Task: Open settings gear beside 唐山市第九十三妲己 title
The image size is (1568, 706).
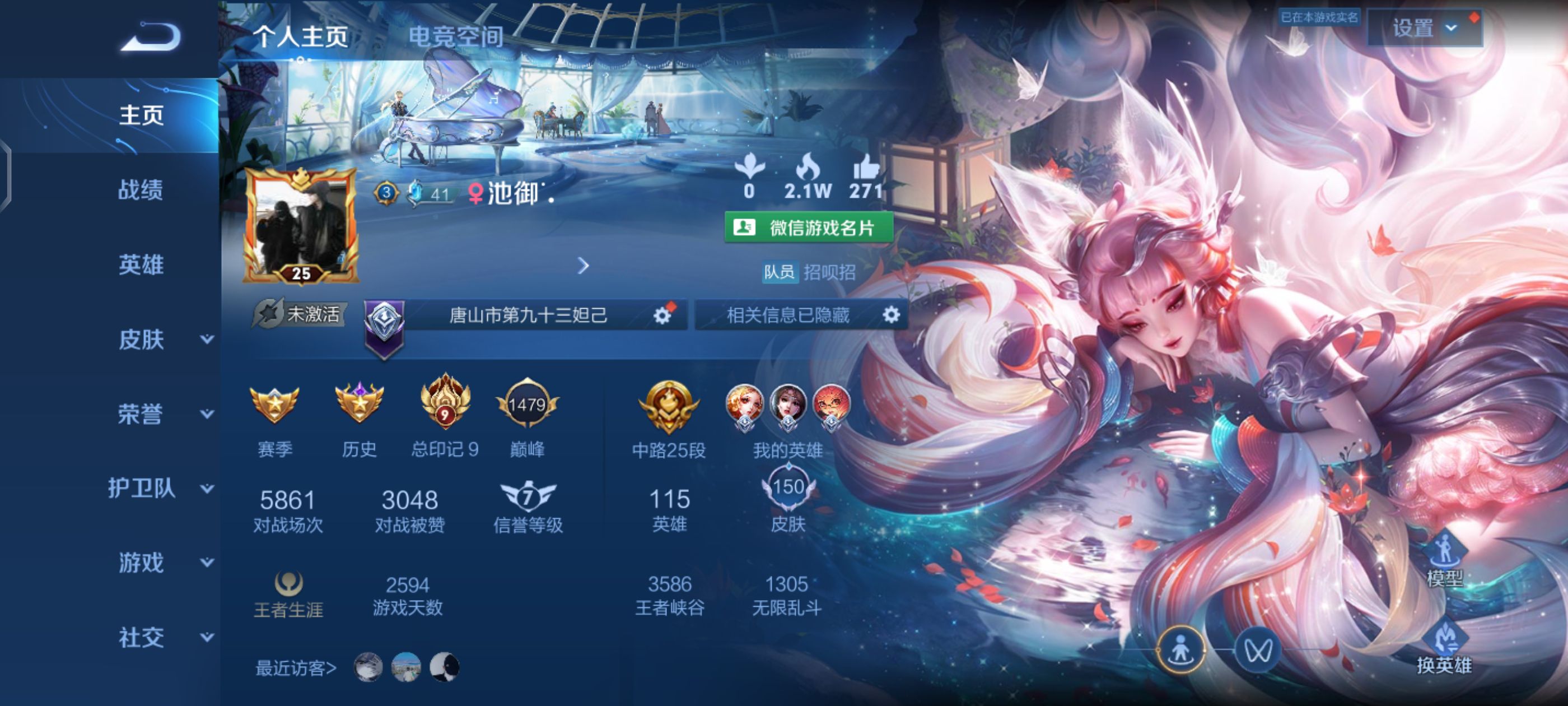Action: [x=662, y=315]
